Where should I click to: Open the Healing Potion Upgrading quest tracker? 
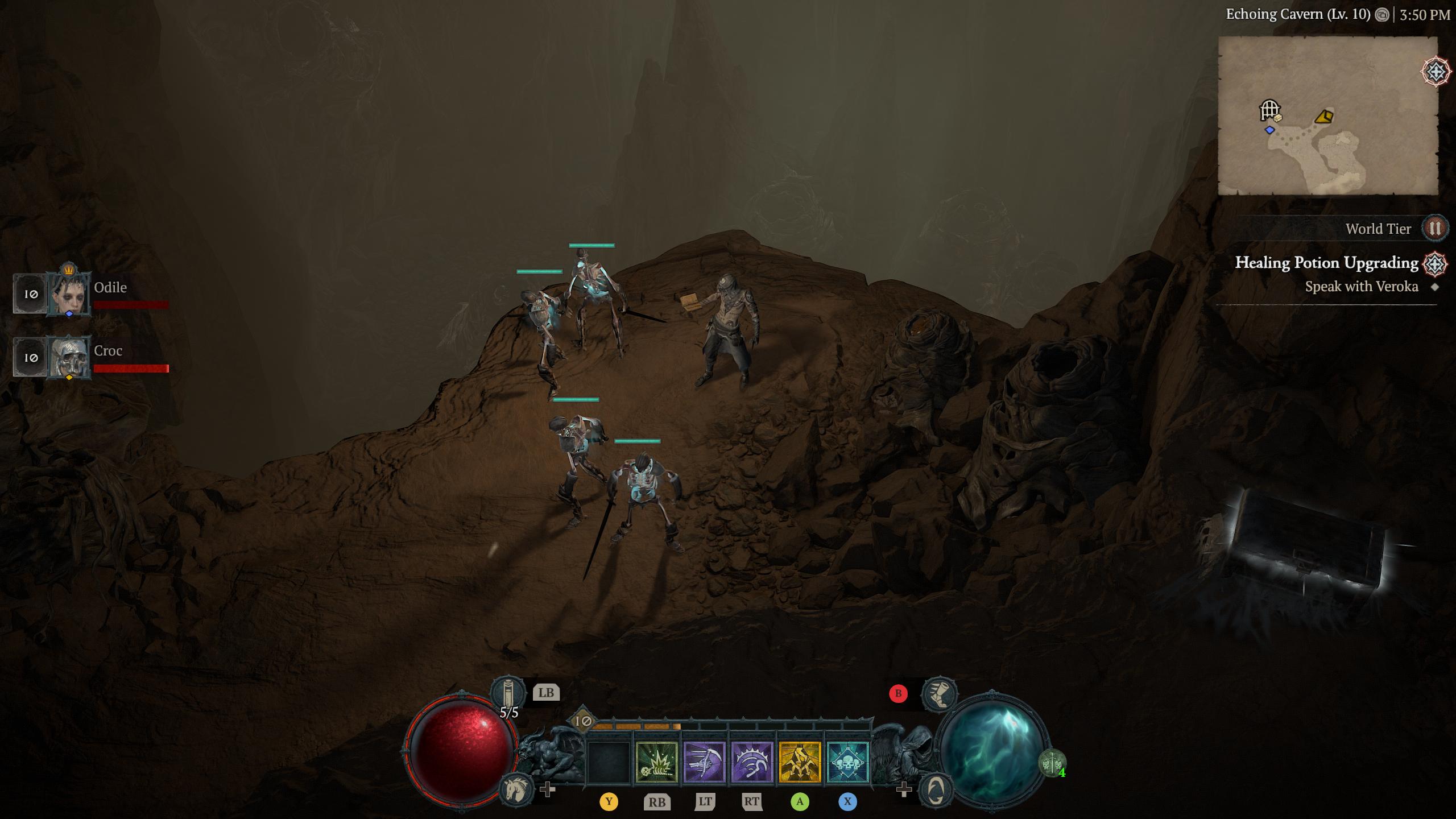[x=1326, y=263]
